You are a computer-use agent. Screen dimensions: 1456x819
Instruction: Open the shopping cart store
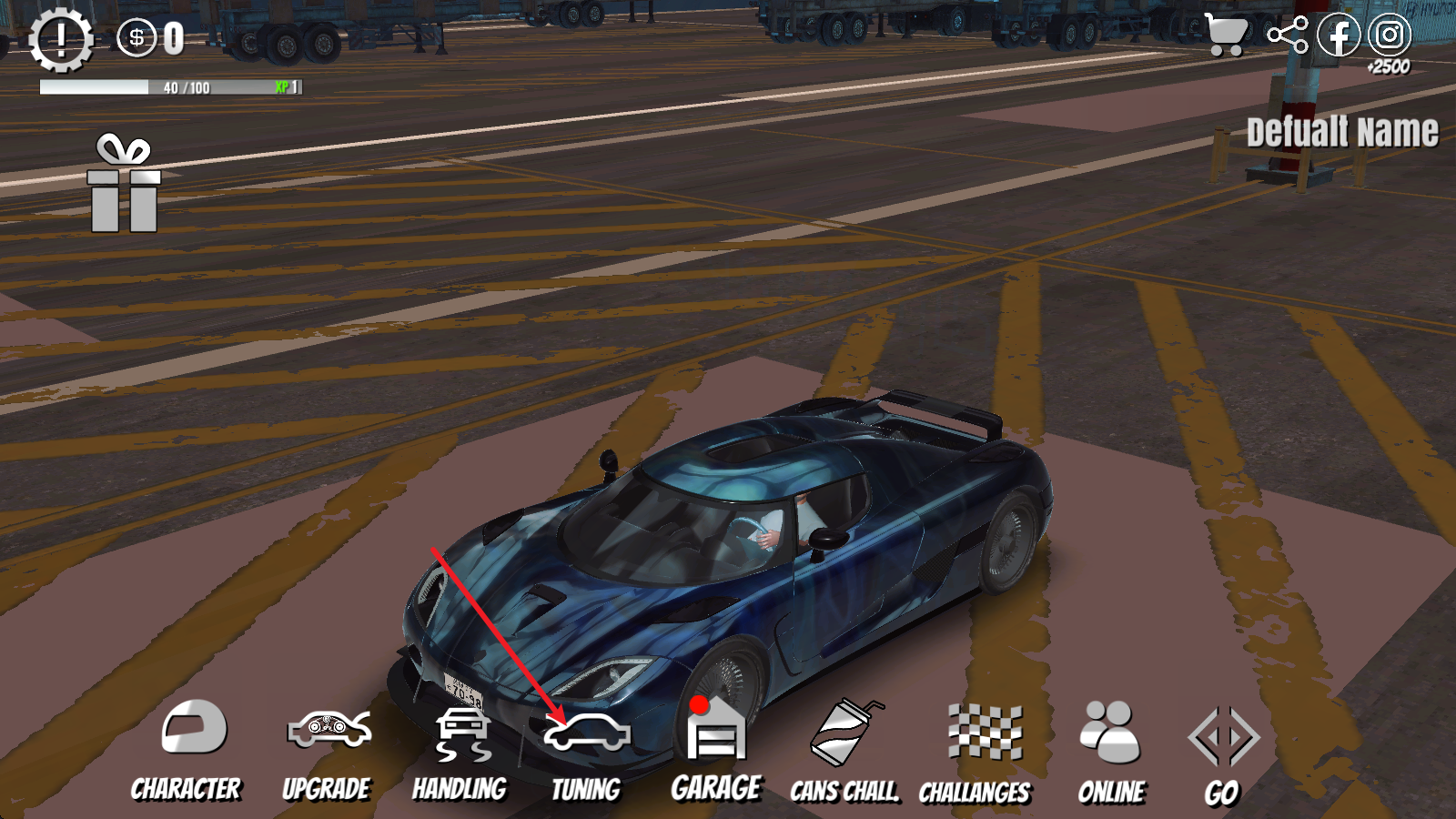(1226, 35)
